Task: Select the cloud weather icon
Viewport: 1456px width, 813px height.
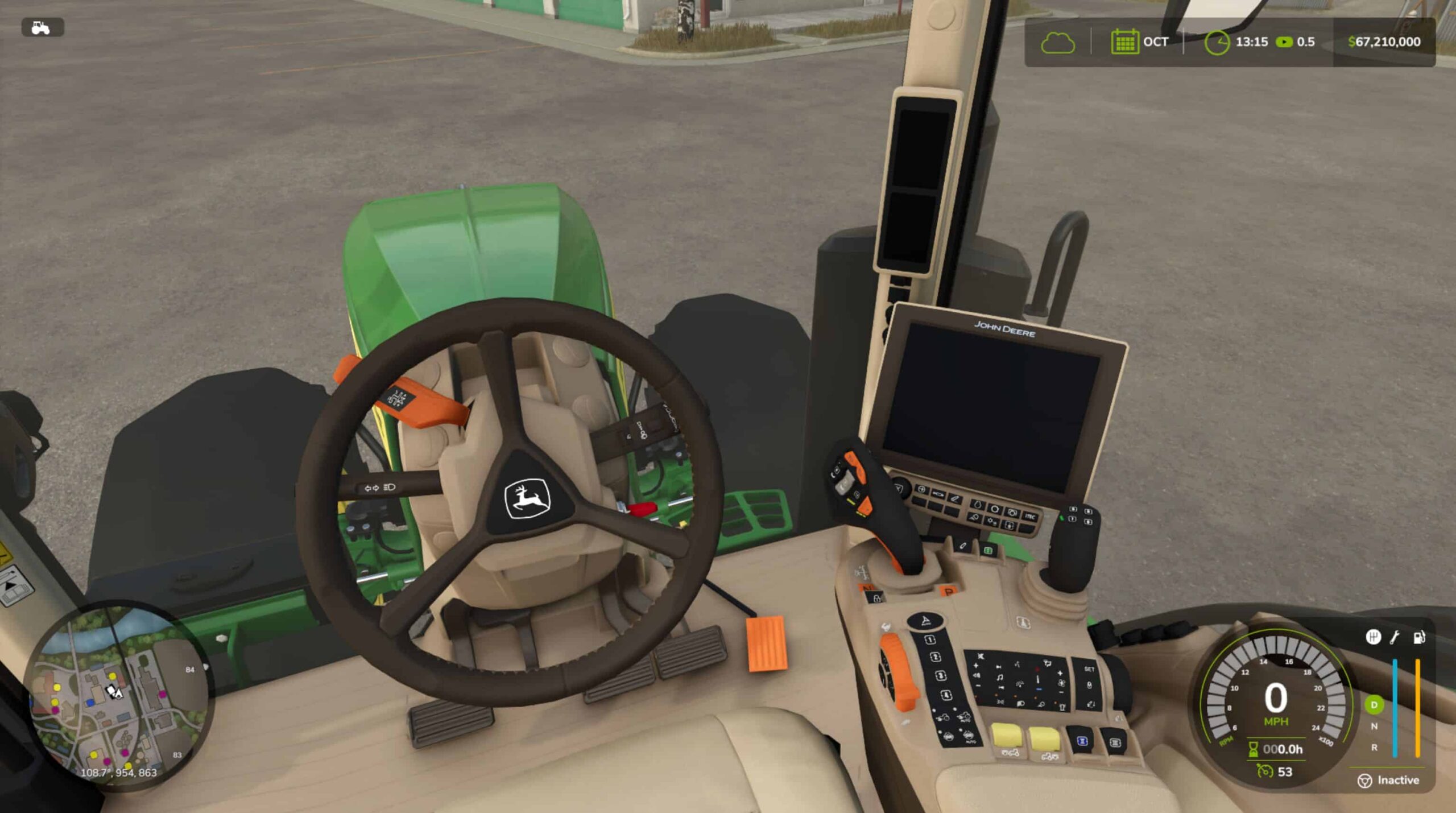Action: 1059,42
